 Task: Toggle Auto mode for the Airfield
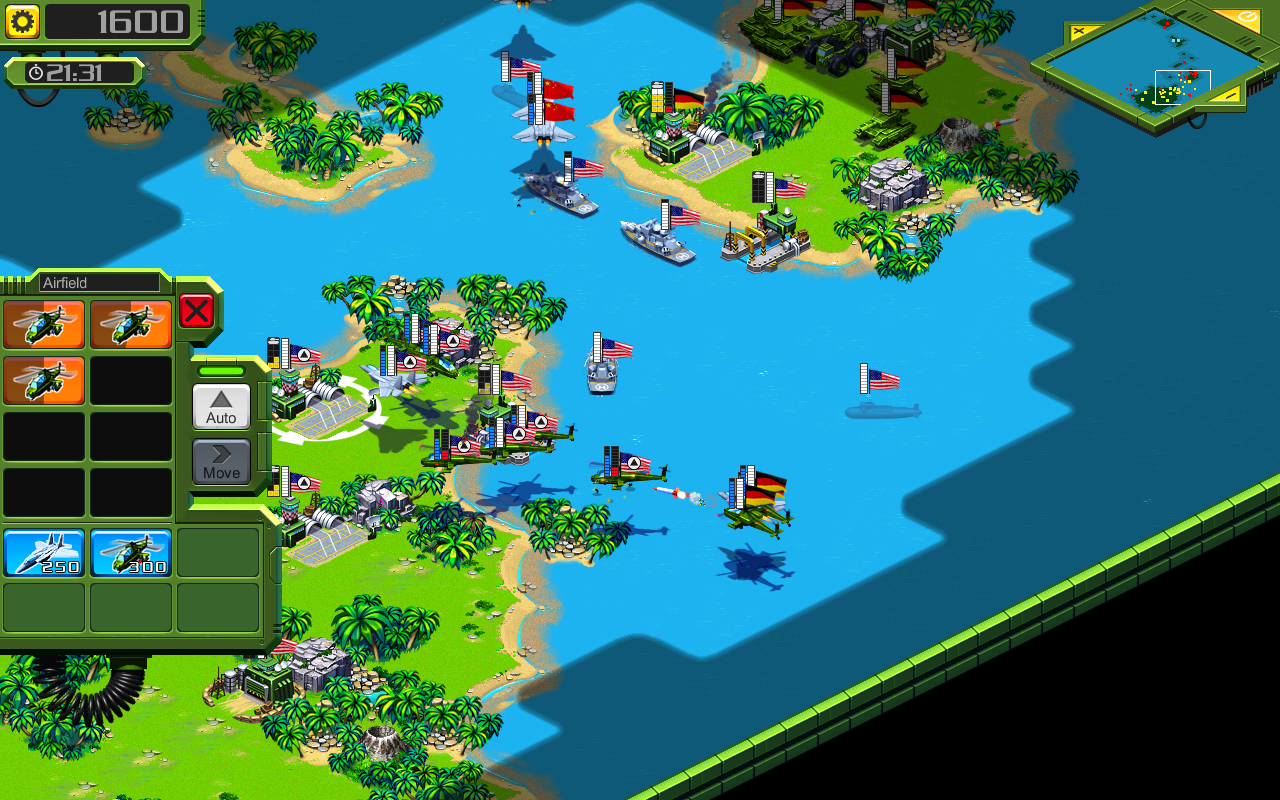220,406
